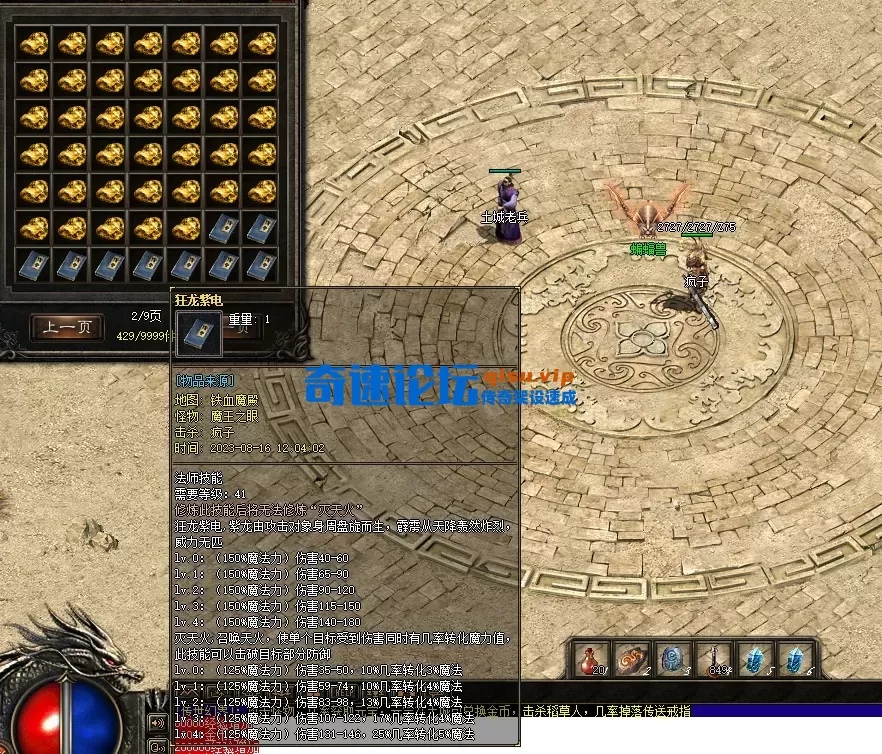Select the blue rune stone in hotbar slot 3
The width and height of the screenshot is (882, 754).
click(672, 660)
